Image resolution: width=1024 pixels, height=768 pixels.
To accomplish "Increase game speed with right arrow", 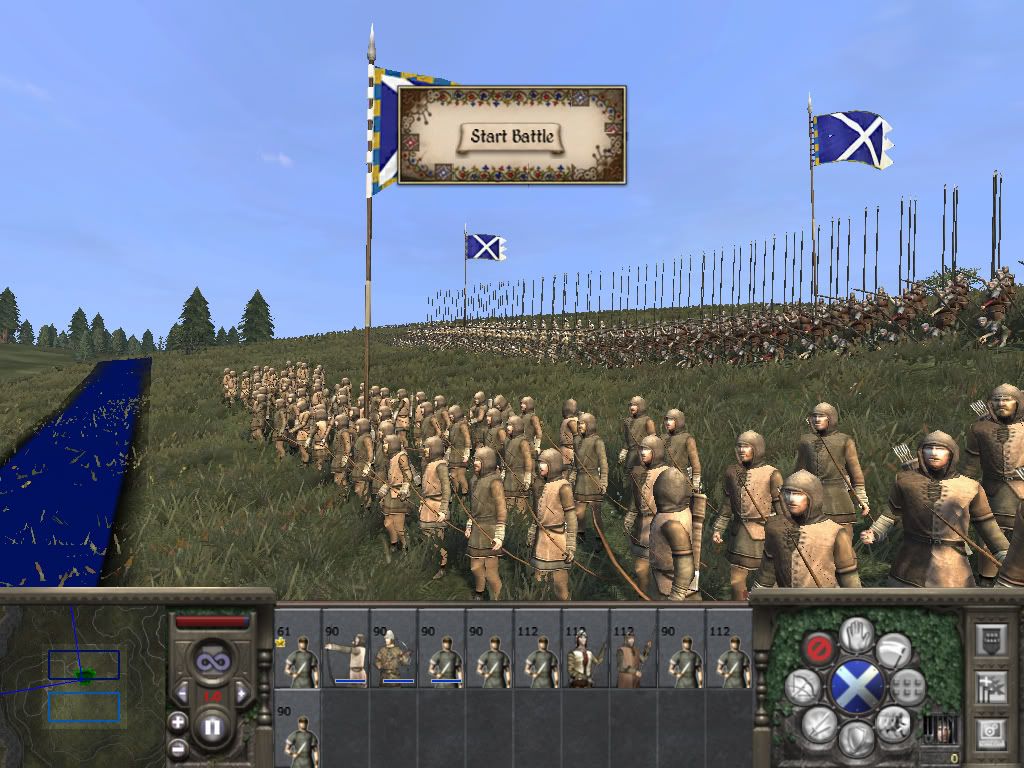I will (244, 692).
